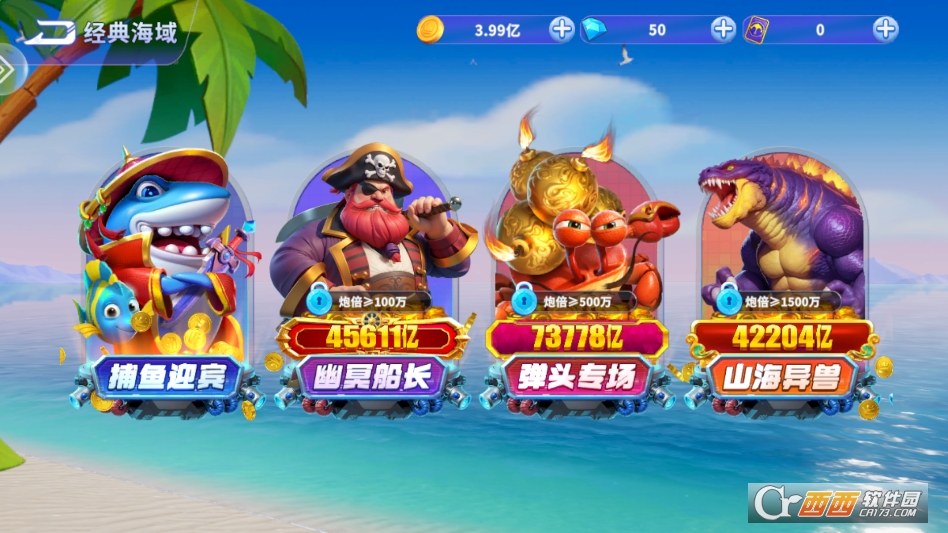Add more gold coins with the plus button
The image size is (948, 533).
[562, 29]
